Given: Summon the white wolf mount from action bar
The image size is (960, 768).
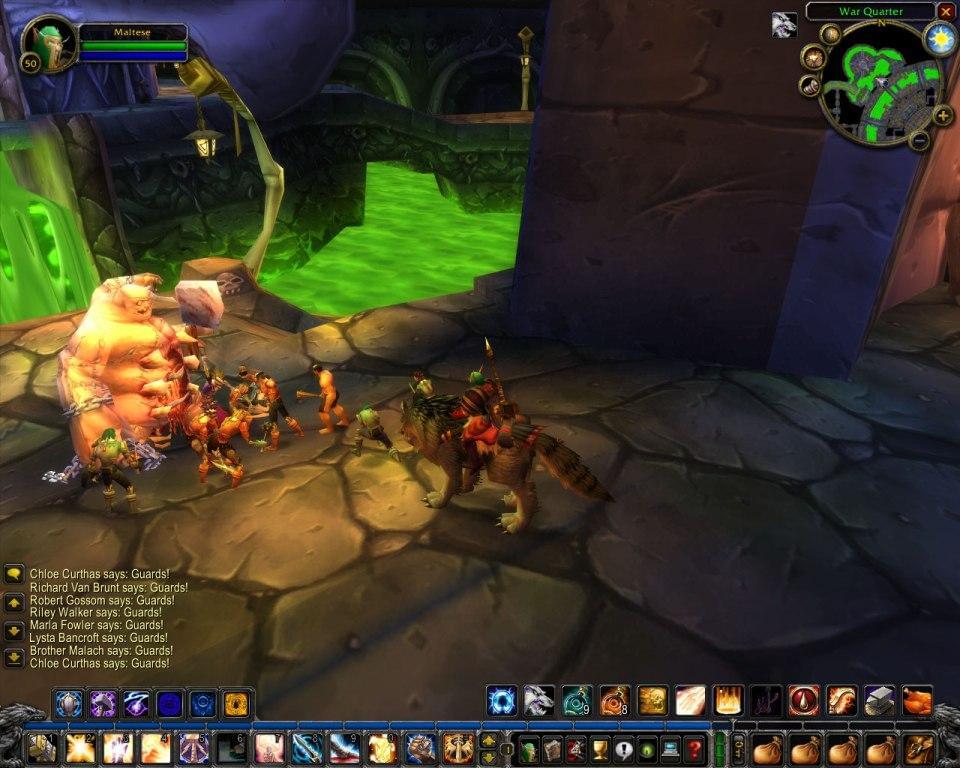Looking at the screenshot, I should (539, 701).
